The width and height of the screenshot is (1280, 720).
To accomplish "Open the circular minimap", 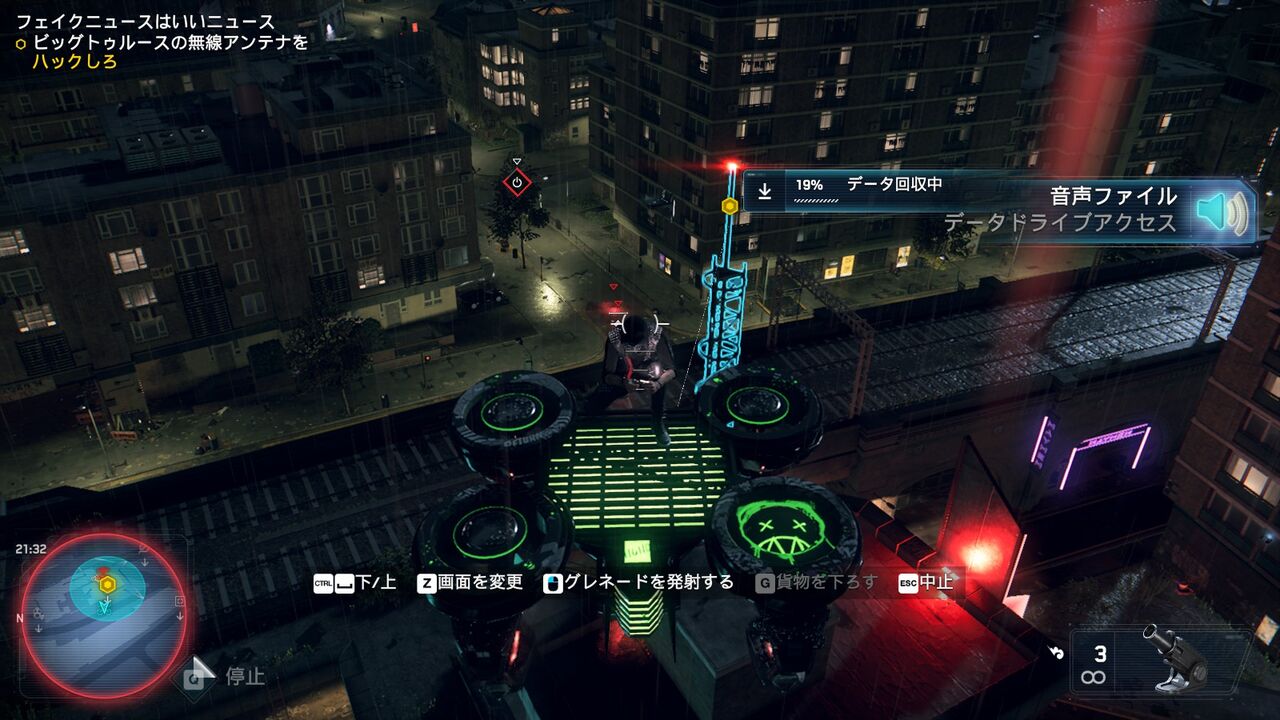I will click(103, 615).
